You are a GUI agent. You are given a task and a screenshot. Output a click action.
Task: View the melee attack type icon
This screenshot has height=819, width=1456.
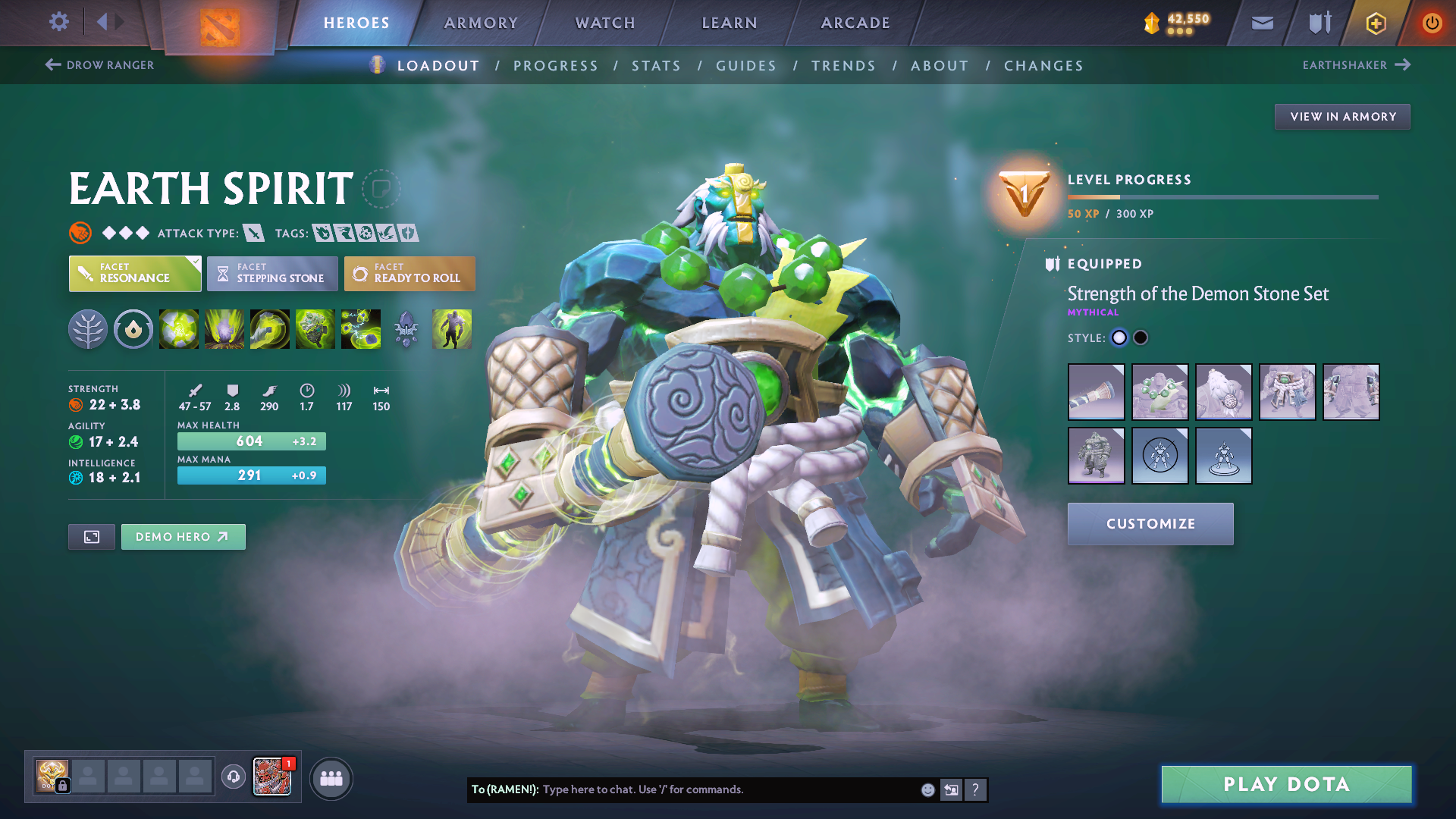[x=254, y=233]
